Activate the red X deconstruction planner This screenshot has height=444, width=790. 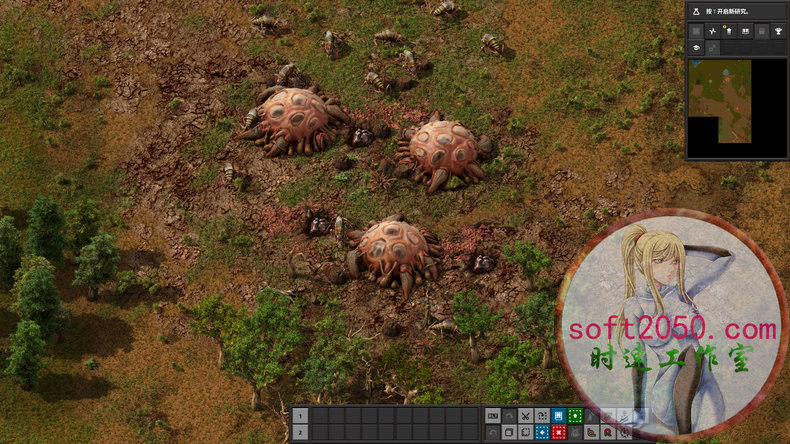(559, 432)
